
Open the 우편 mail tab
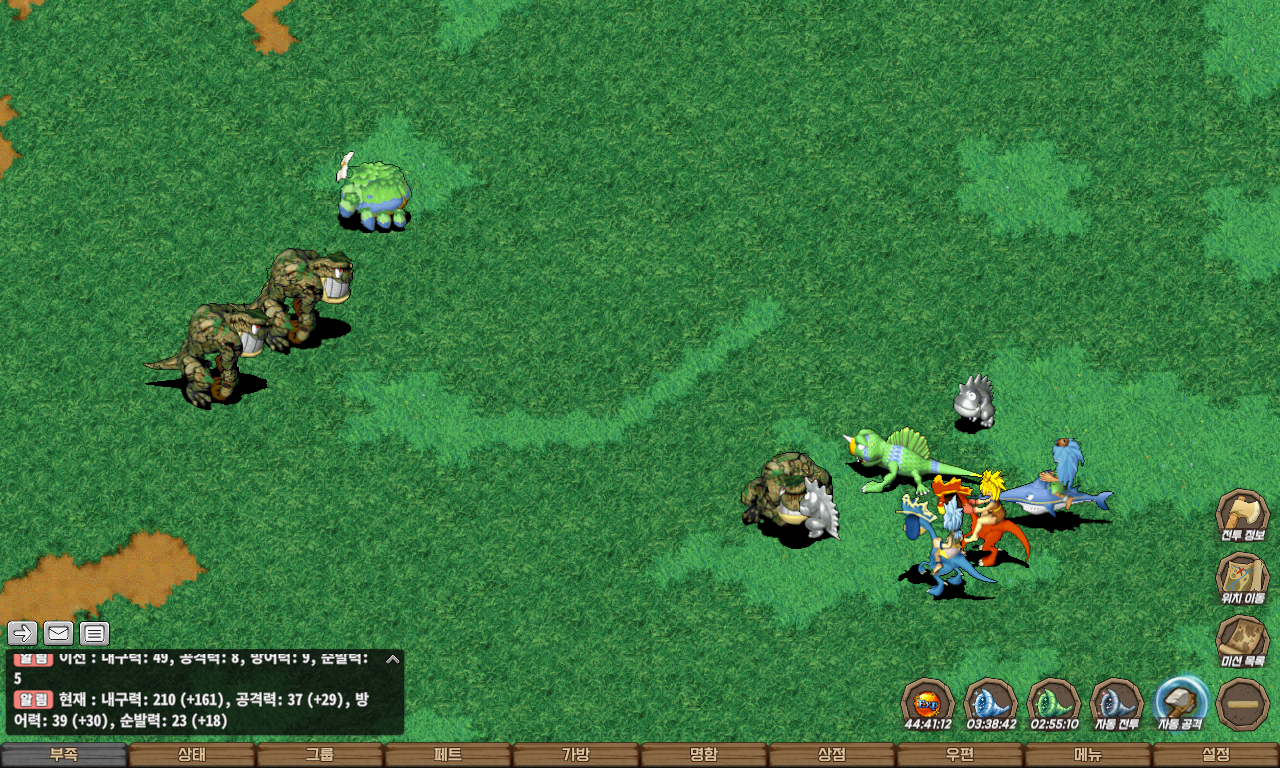pos(959,755)
